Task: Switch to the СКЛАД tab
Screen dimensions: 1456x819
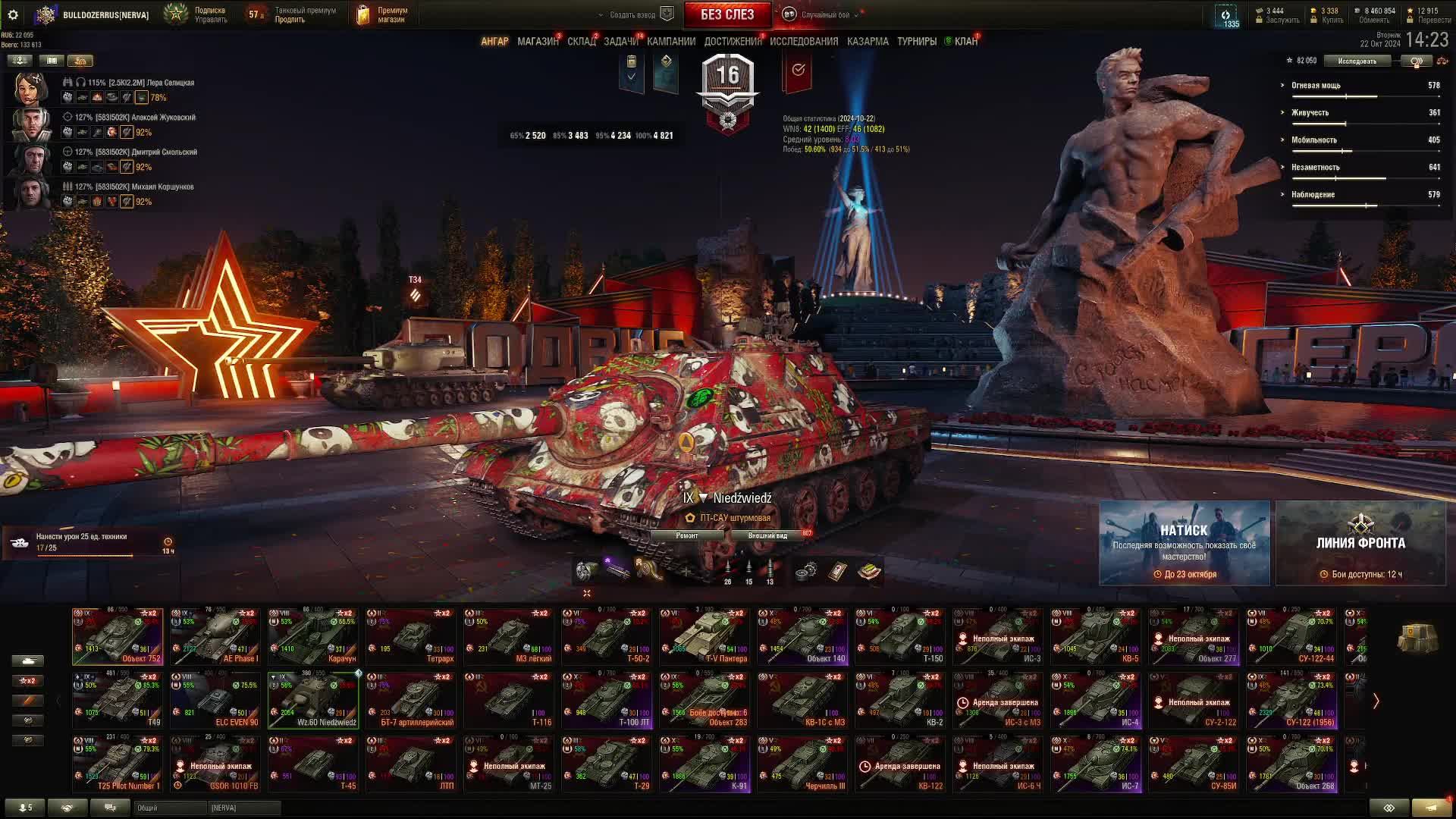Action: (x=581, y=42)
